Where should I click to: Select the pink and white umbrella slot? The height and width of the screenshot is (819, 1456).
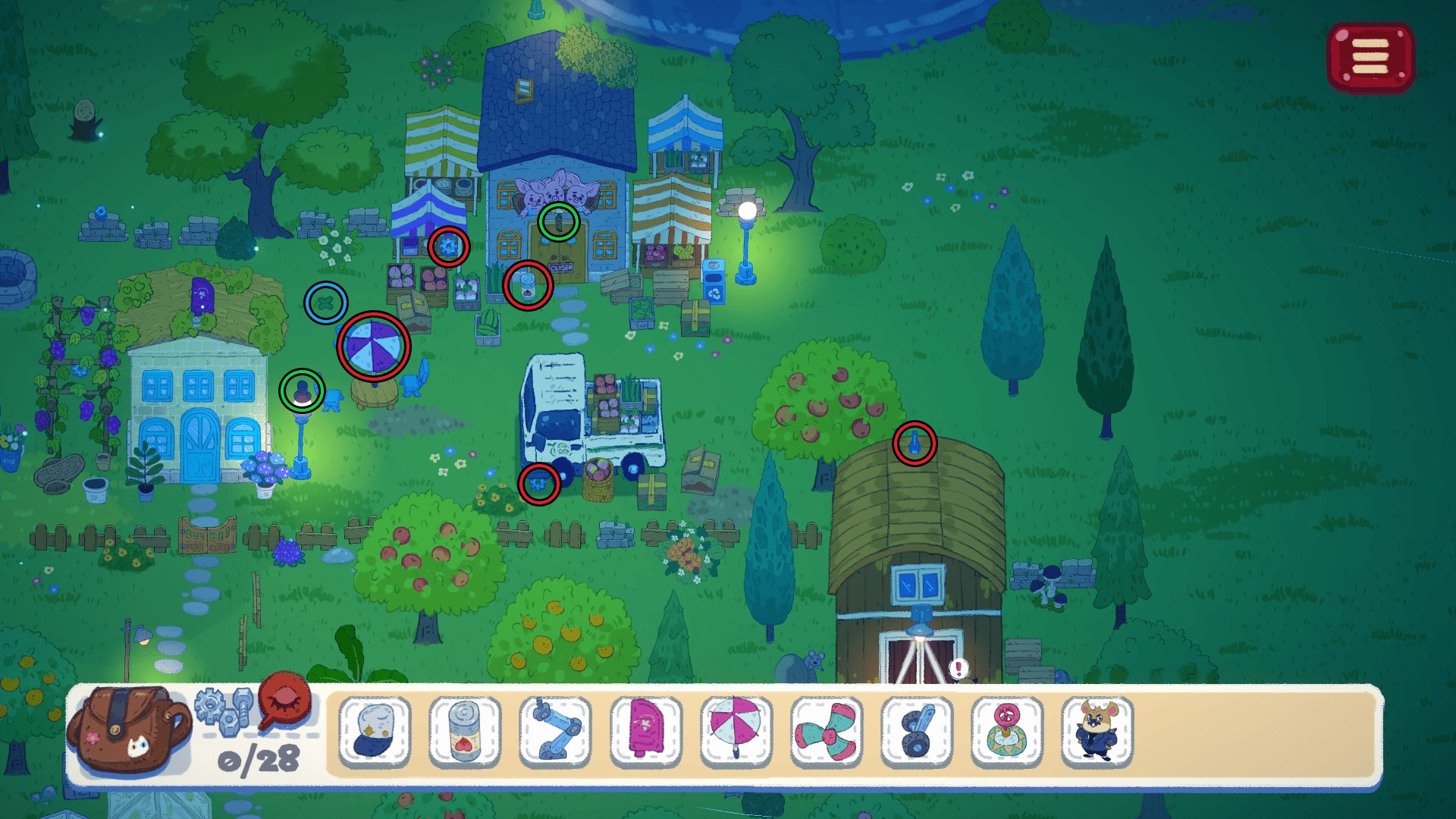(736, 731)
